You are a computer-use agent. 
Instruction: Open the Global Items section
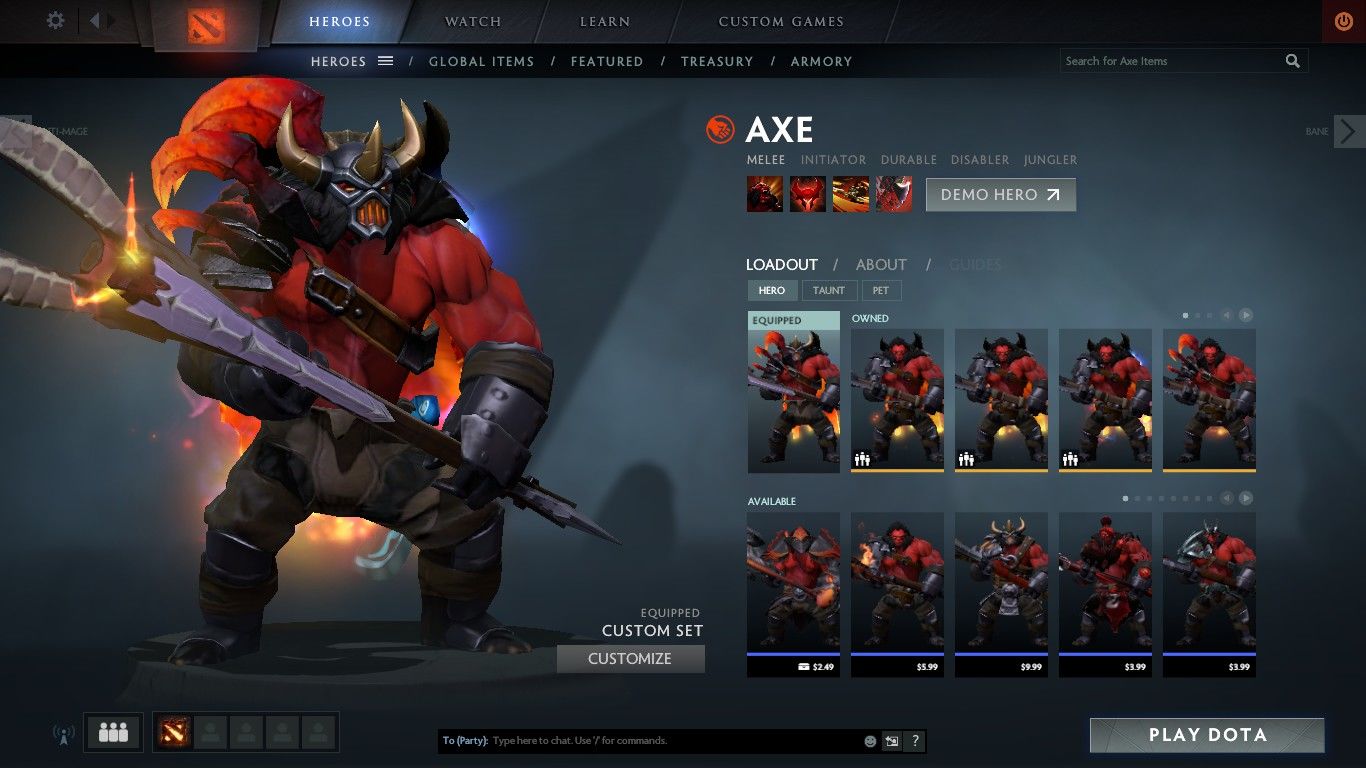pyautogui.click(x=481, y=61)
